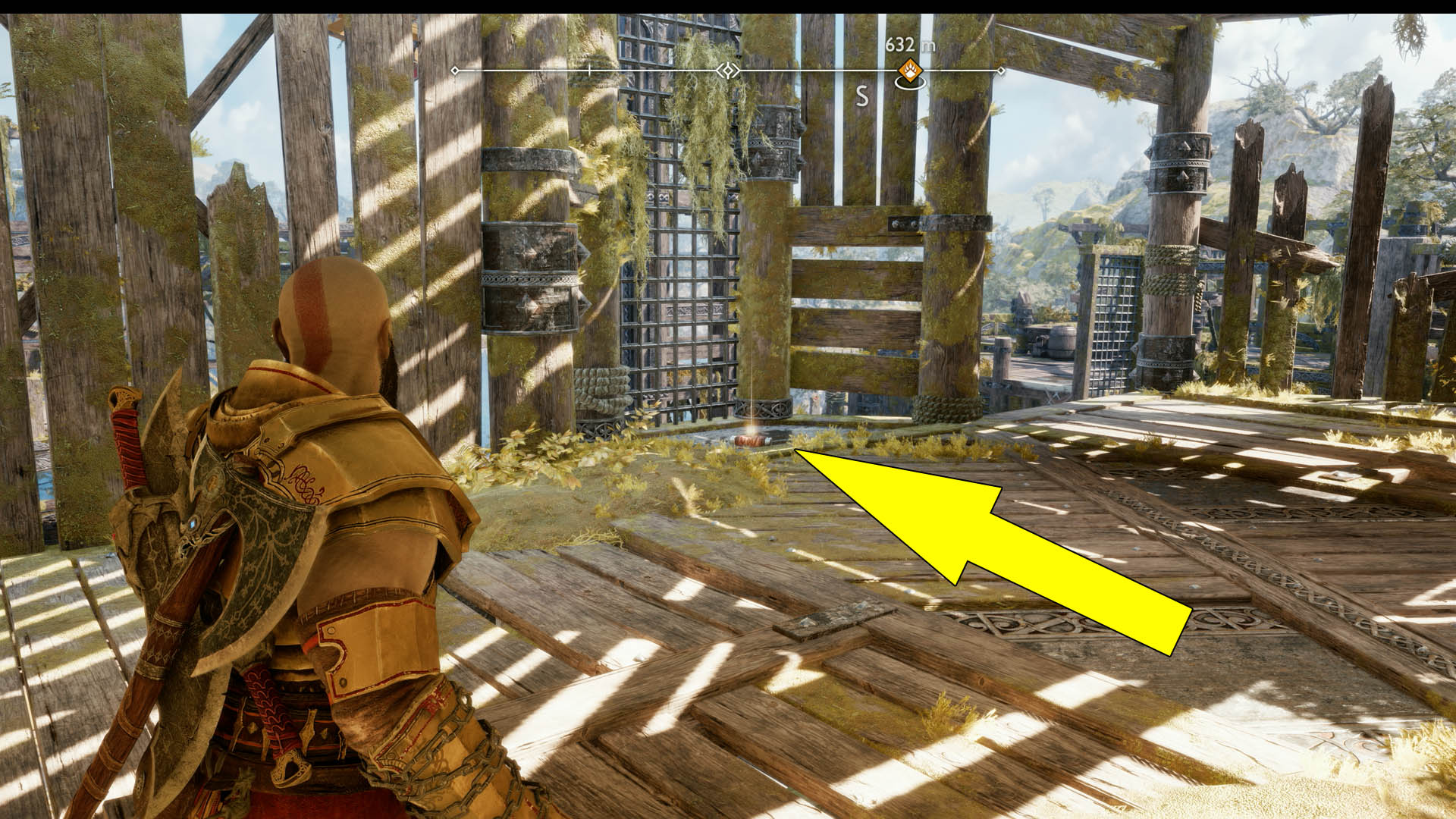Toggle the oval highlight ring under the quest icon
1456x819 pixels.
(x=910, y=83)
